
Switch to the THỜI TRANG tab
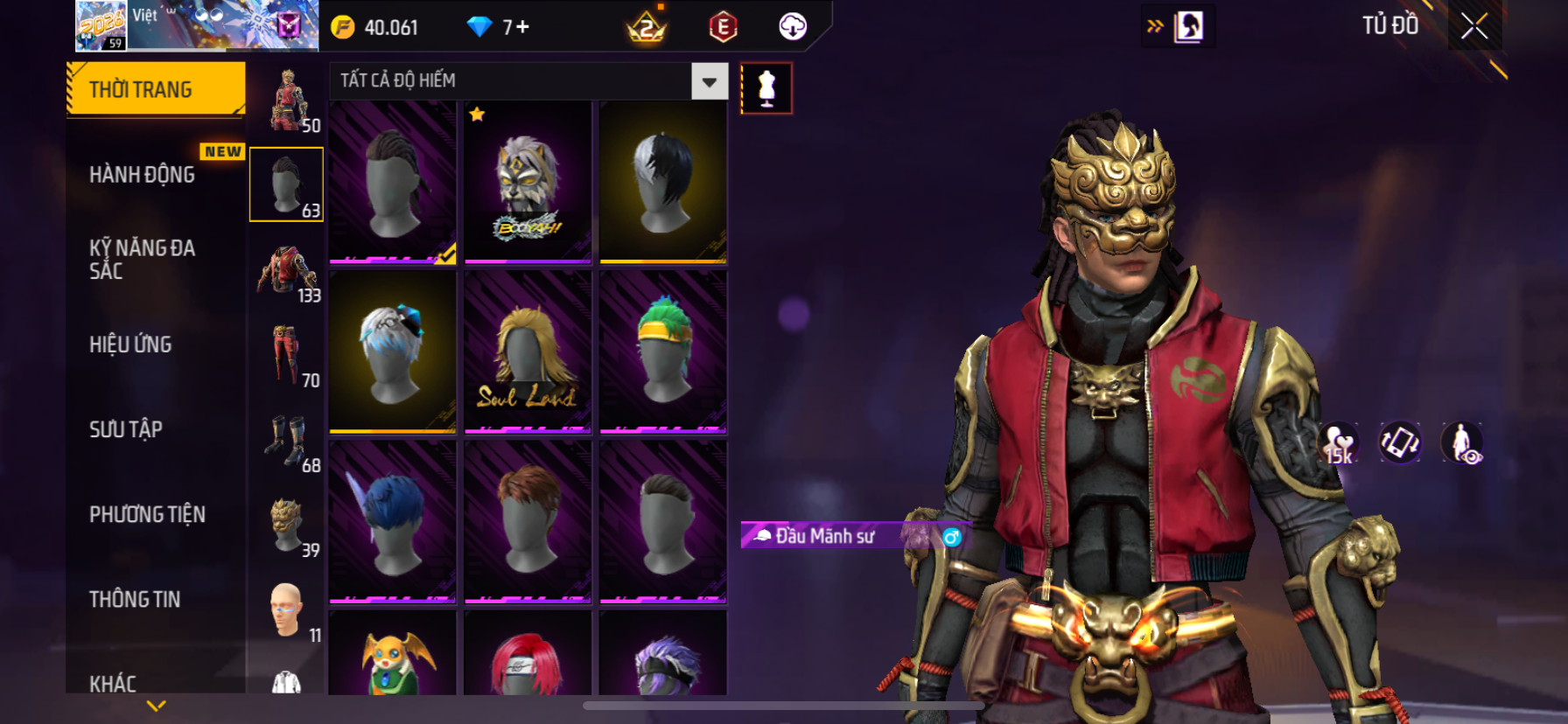[155, 89]
